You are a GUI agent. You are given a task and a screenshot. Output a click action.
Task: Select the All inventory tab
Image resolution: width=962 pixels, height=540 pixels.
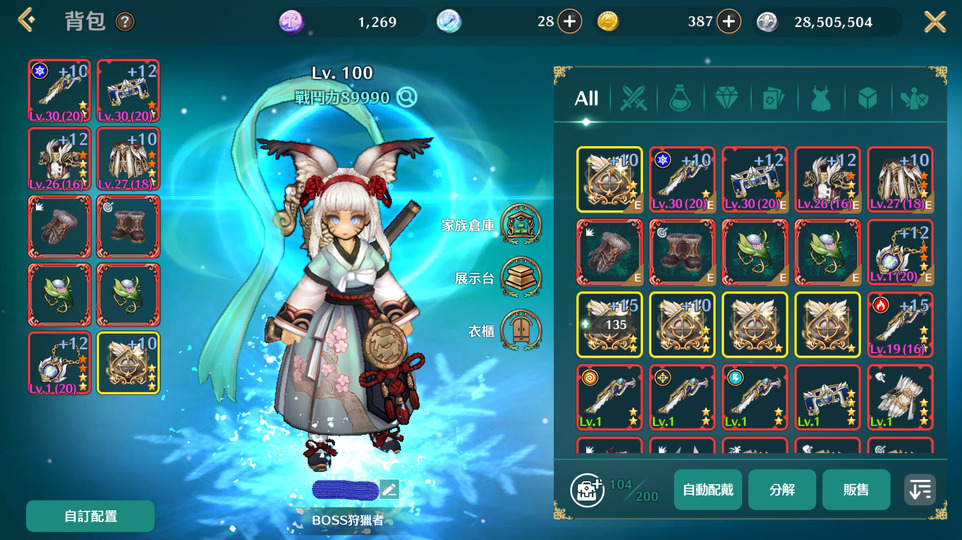tap(587, 97)
